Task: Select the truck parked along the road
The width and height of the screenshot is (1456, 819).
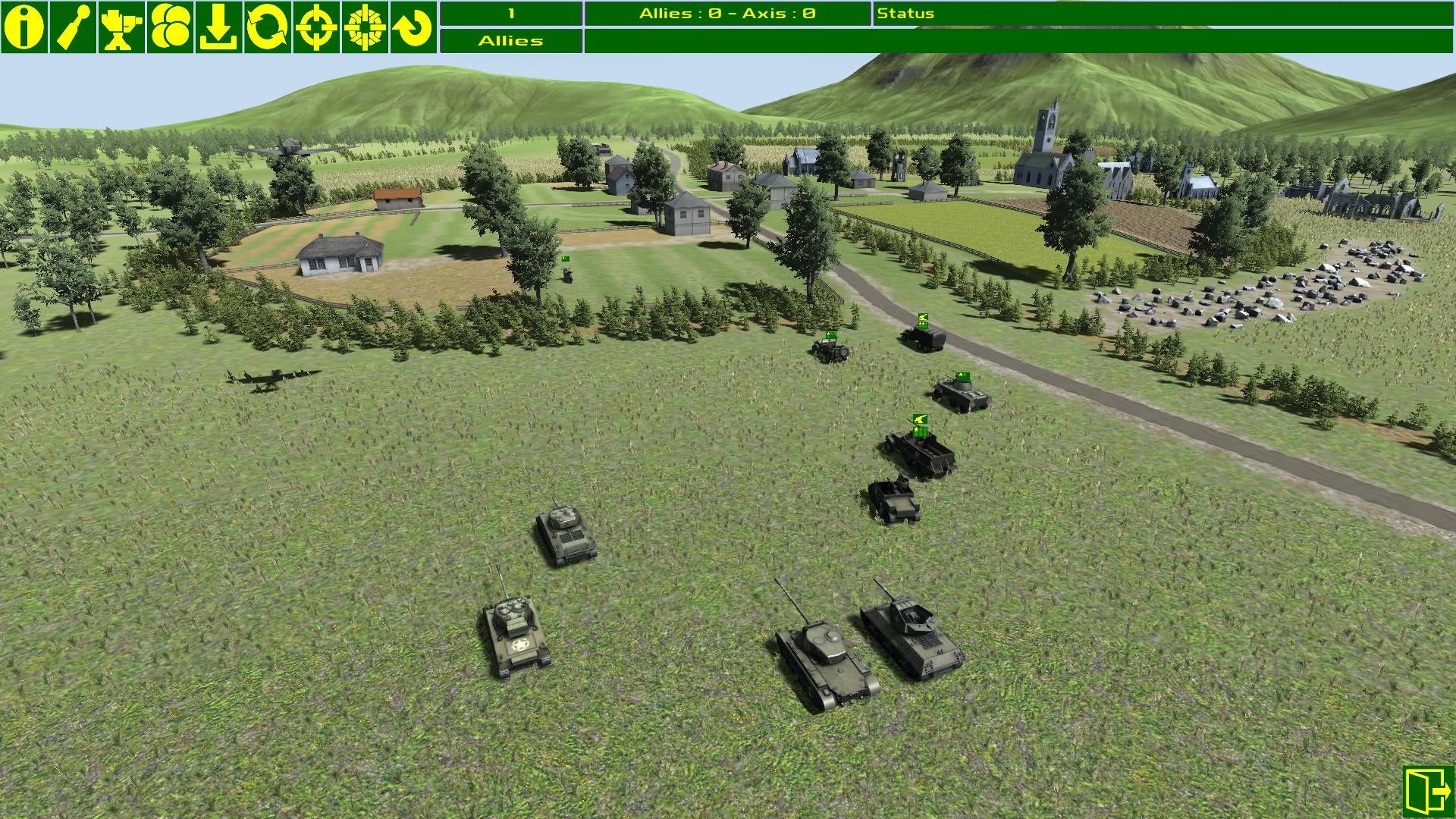Action: (921, 337)
